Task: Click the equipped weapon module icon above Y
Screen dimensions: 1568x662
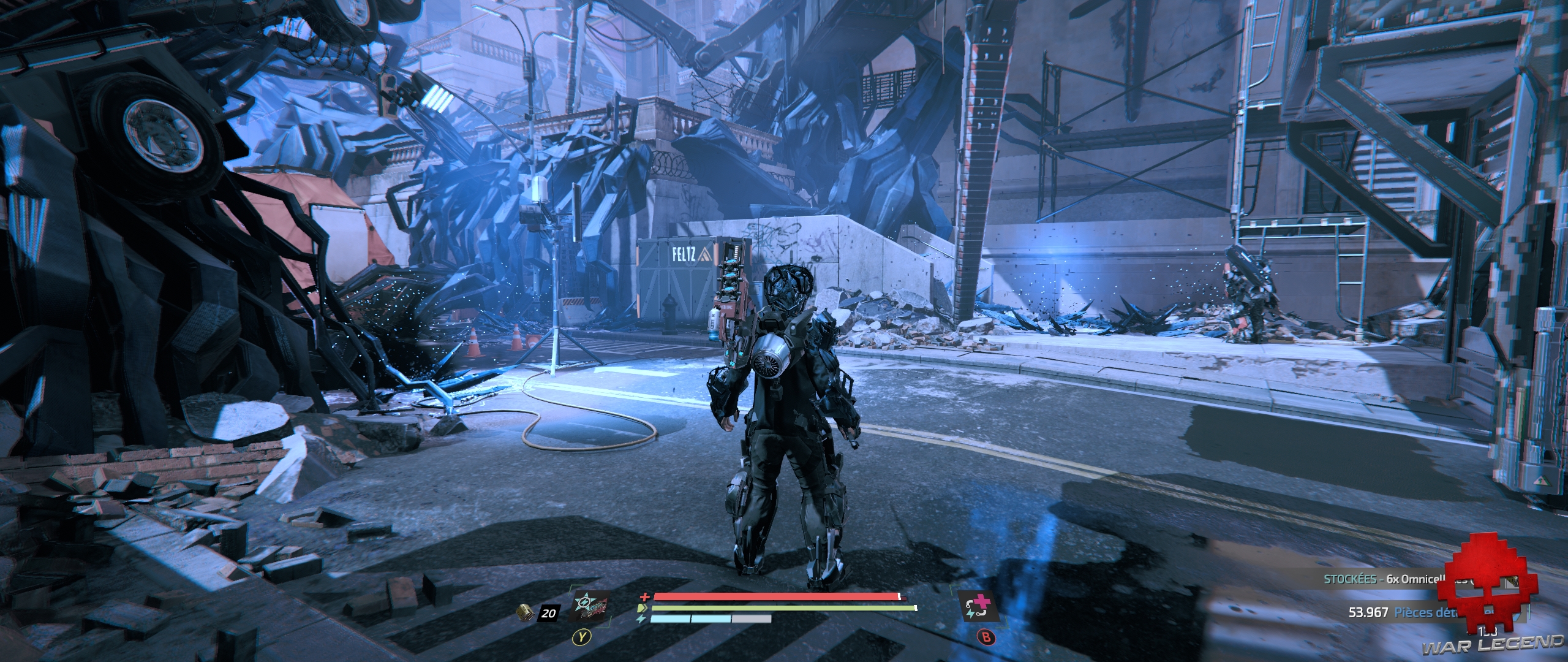Action: pos(590,608)
